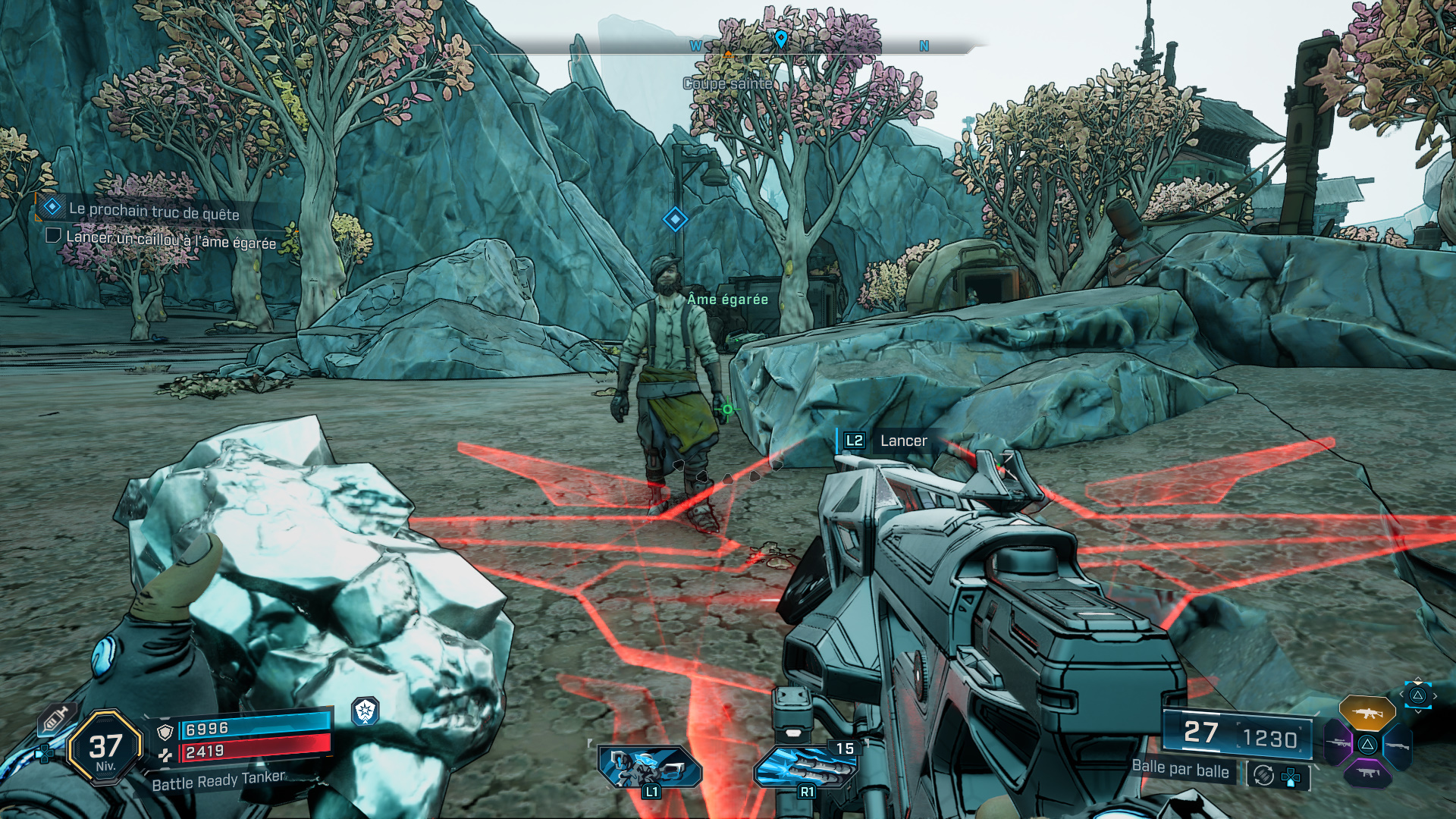This screenshot has height=819, width=1456.
Task: Select the submachine gun weapon slot
Action: [1367, 773]
